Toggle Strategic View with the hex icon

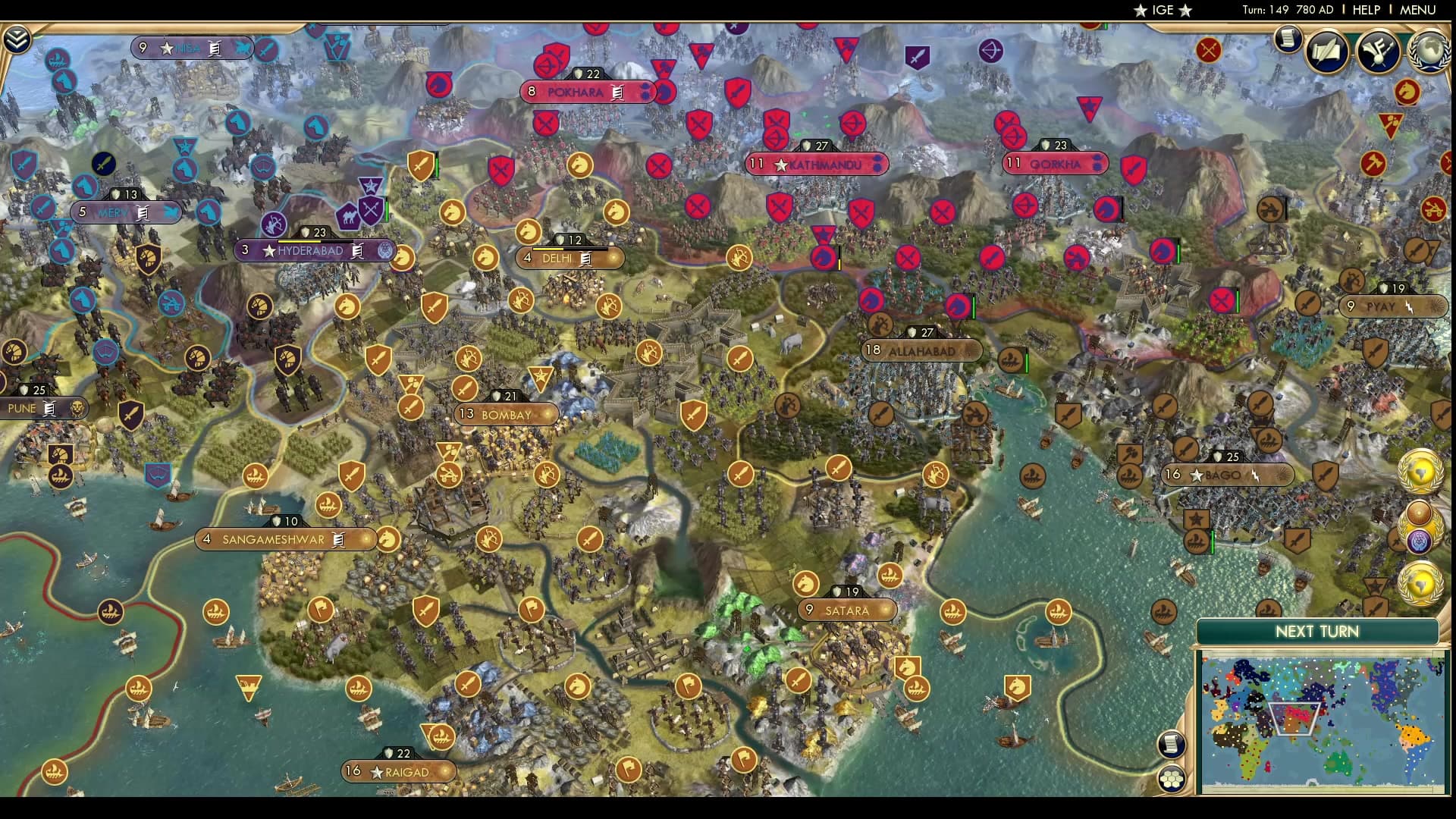[1172, 779]
